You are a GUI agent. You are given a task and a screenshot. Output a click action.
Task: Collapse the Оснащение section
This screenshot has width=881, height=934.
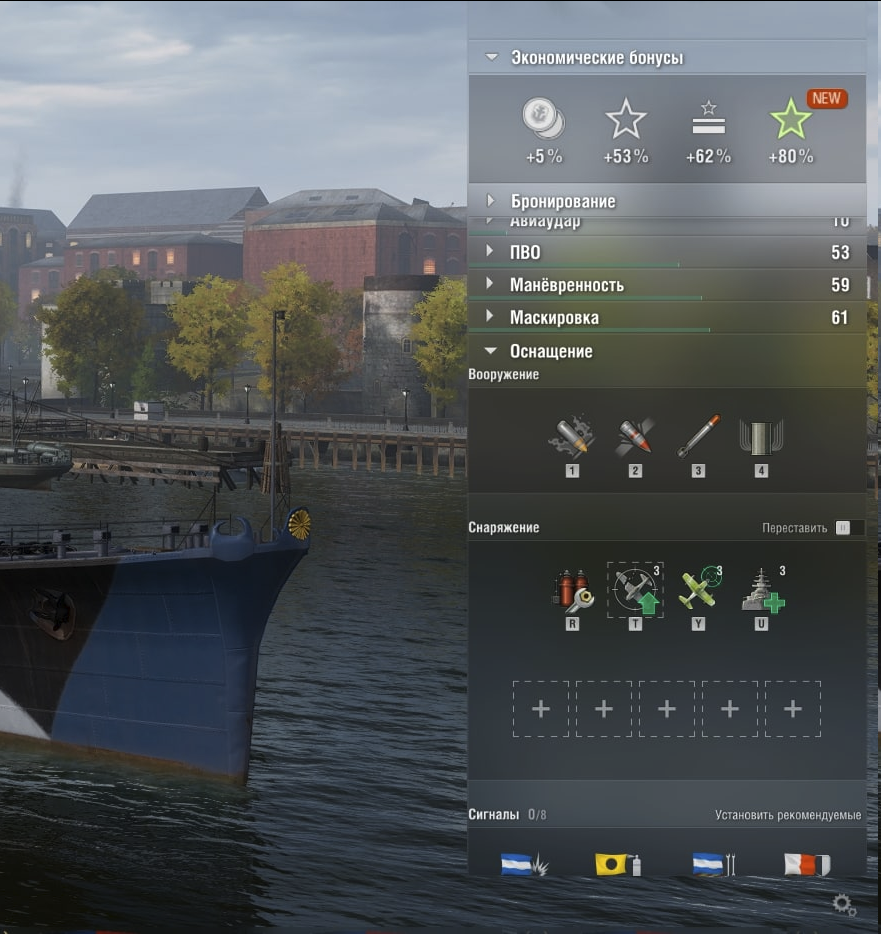(x=551, y=351)
